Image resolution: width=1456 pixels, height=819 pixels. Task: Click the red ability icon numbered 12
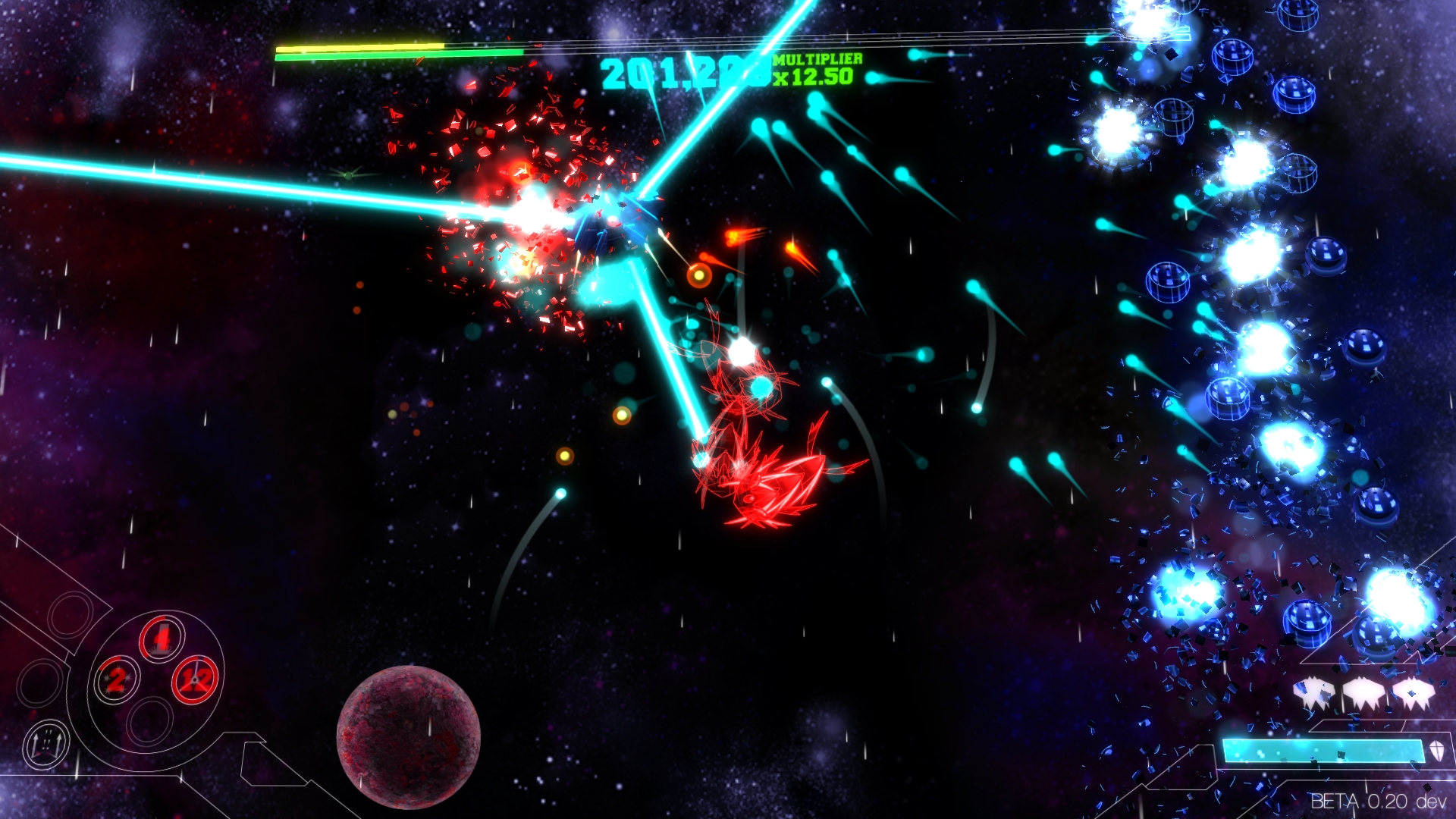tap(195, 680)
